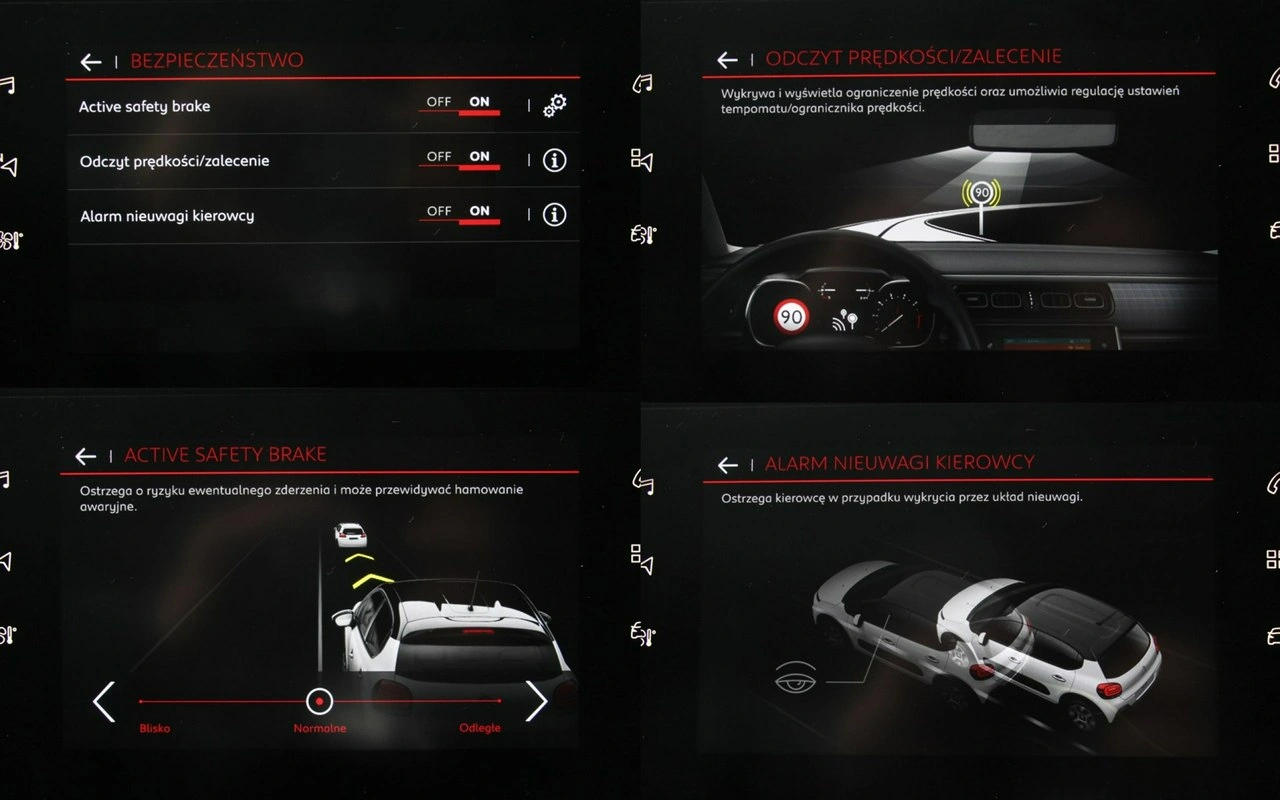Open Active safety brake gear settings
1280x800 pixels.
tap(554, 105)
